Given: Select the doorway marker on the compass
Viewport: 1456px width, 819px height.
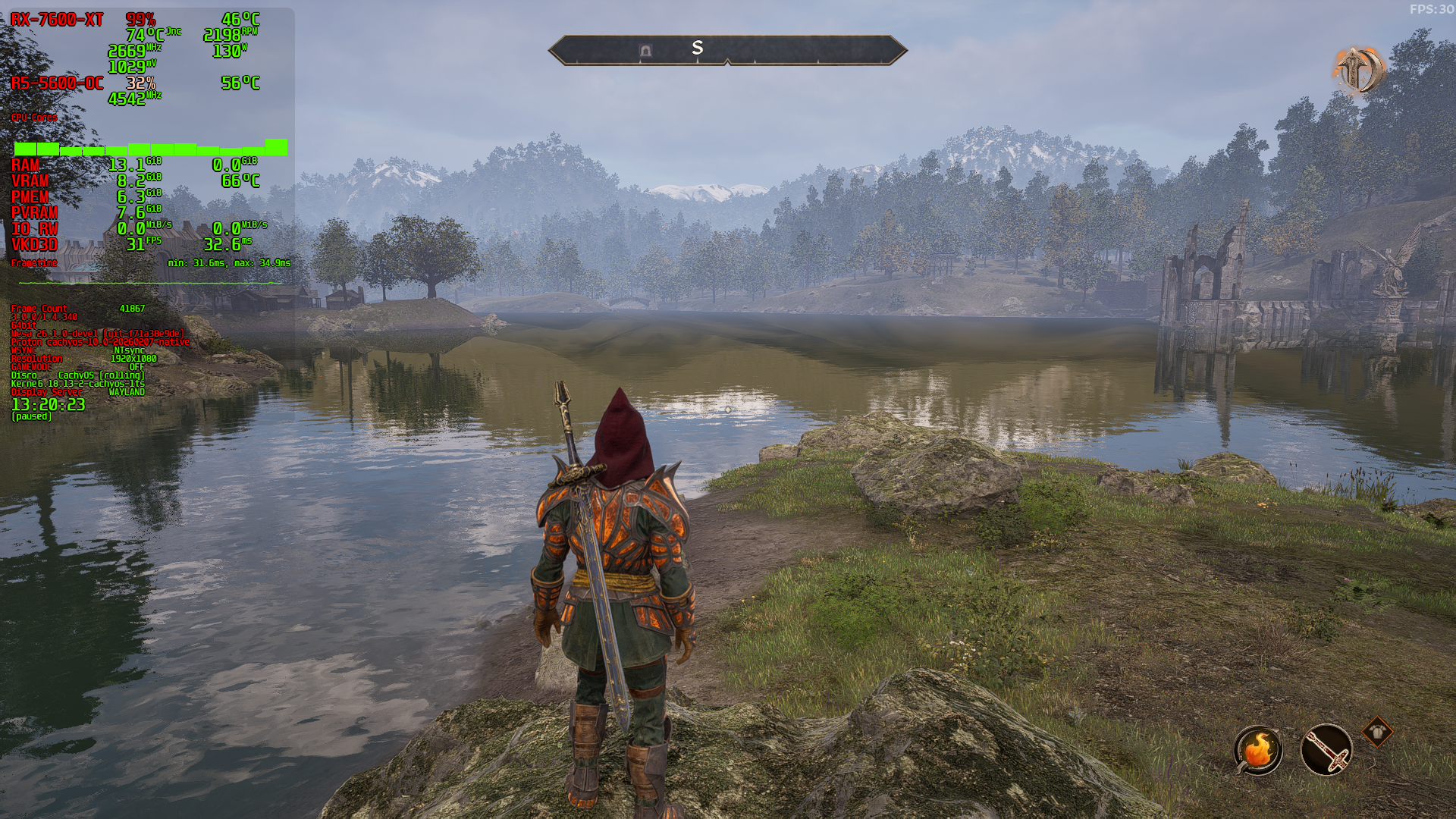Looking at the screenshot, I should (645, 50).
